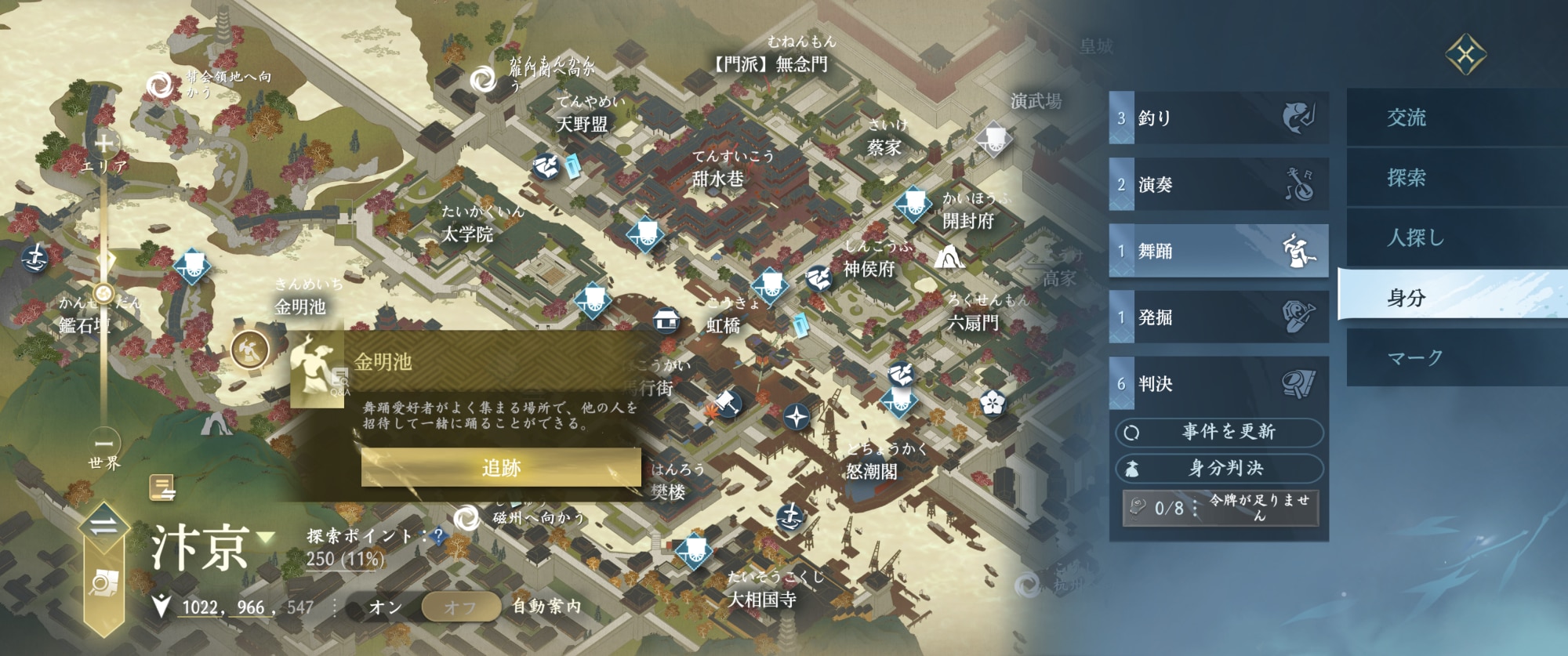Zoom in with the plus button
1568x656 pixels.
[104, 143]
